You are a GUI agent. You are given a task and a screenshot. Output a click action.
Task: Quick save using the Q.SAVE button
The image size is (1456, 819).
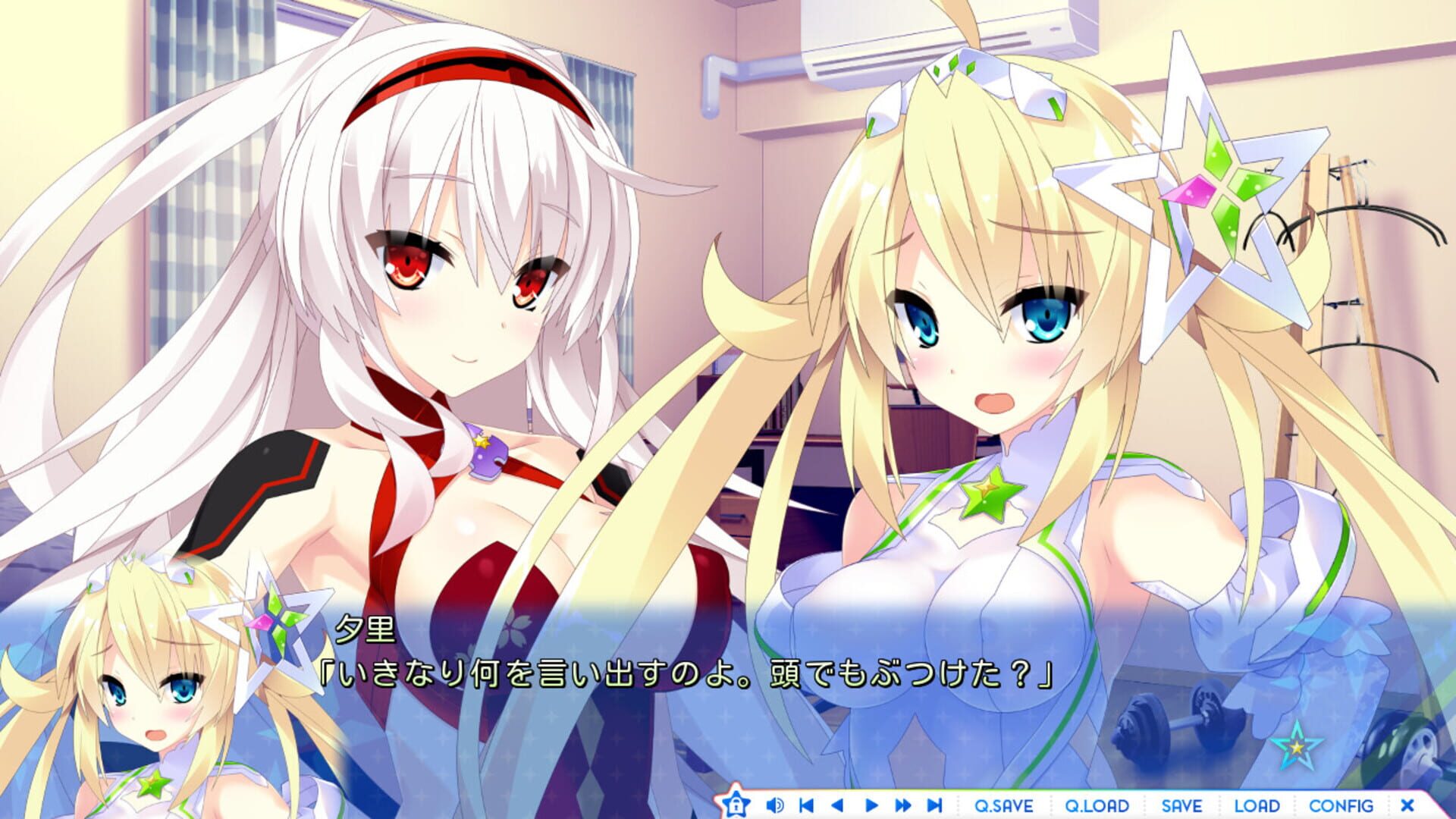1004,805
